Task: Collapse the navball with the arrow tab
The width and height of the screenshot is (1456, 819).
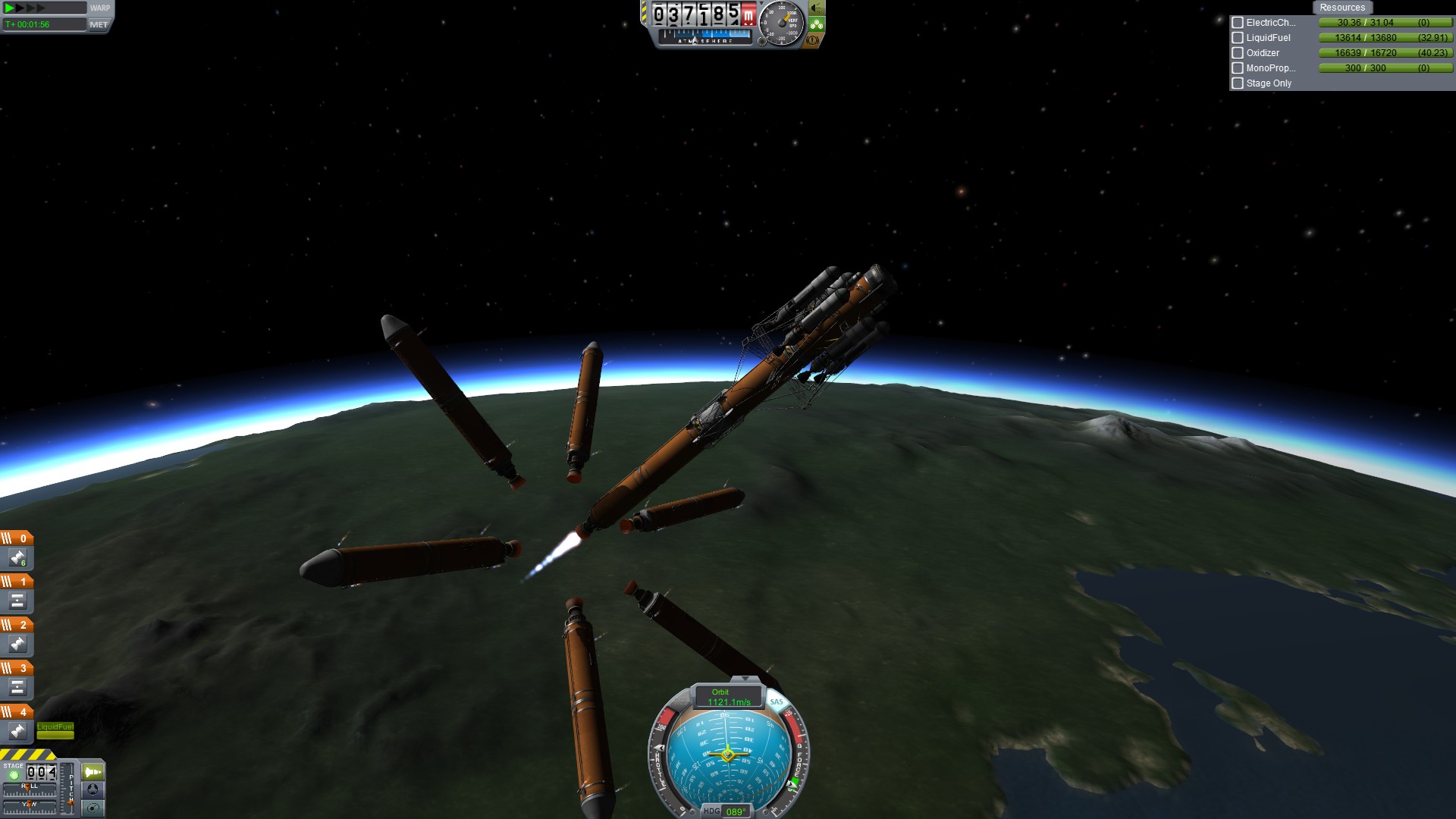Action: (745, 679)
